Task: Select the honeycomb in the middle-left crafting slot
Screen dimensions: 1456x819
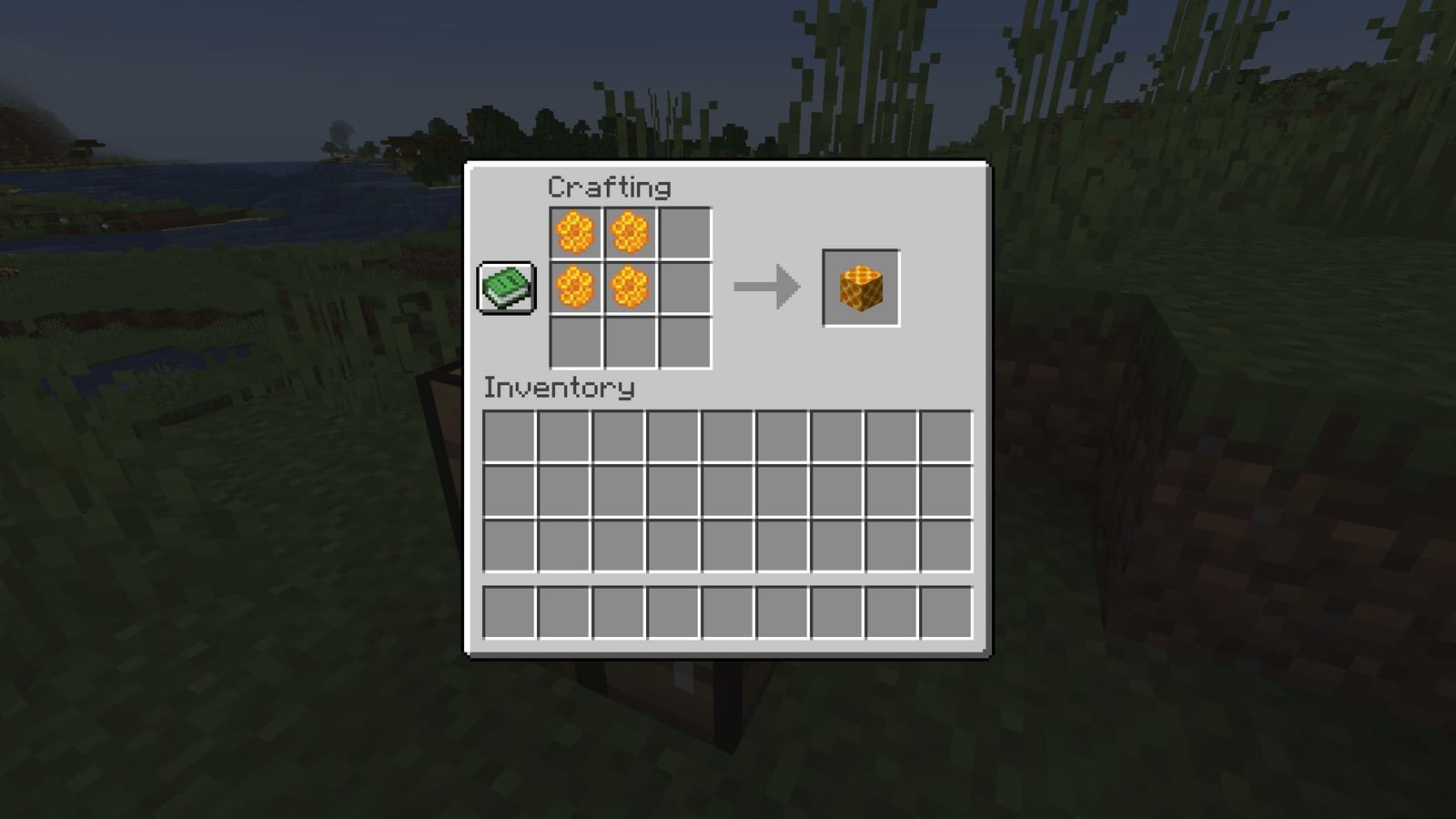Action: (575, 288)
